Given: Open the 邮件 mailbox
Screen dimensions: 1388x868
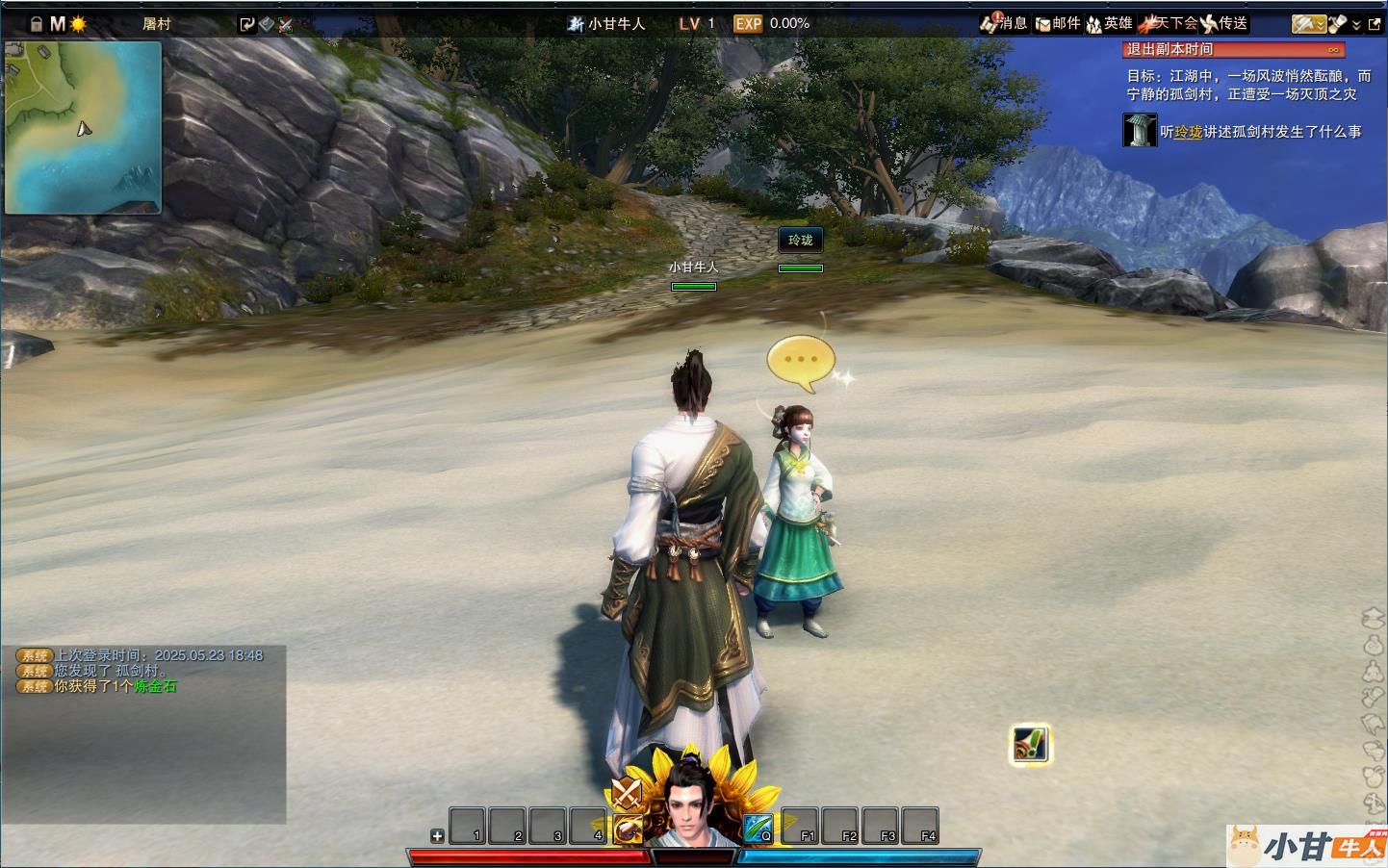Looking at the screenshot, I should (1058, 23).
